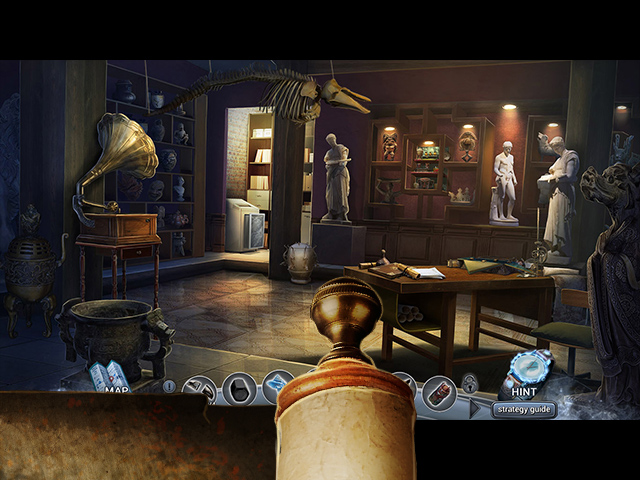Screen dimensions: 640x480
Task: Select the red canister inventory item
Action: point(437,389)
